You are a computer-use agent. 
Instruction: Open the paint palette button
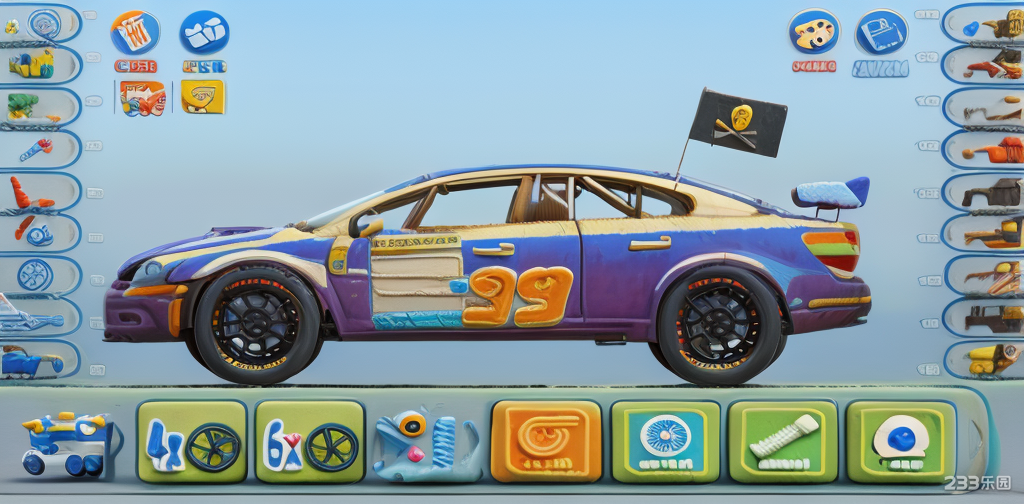(813, 32)
